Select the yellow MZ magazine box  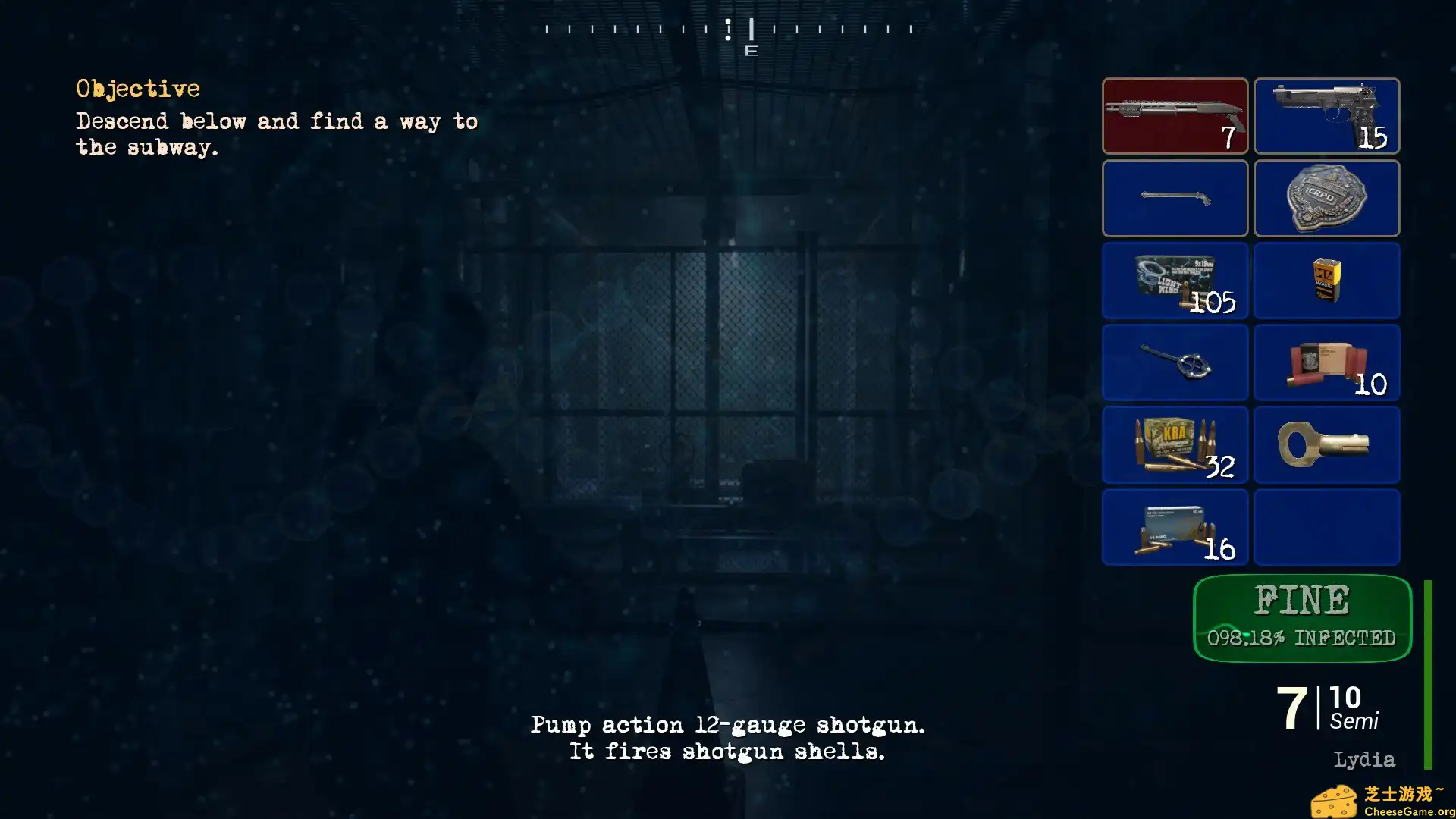point(1326,281)
